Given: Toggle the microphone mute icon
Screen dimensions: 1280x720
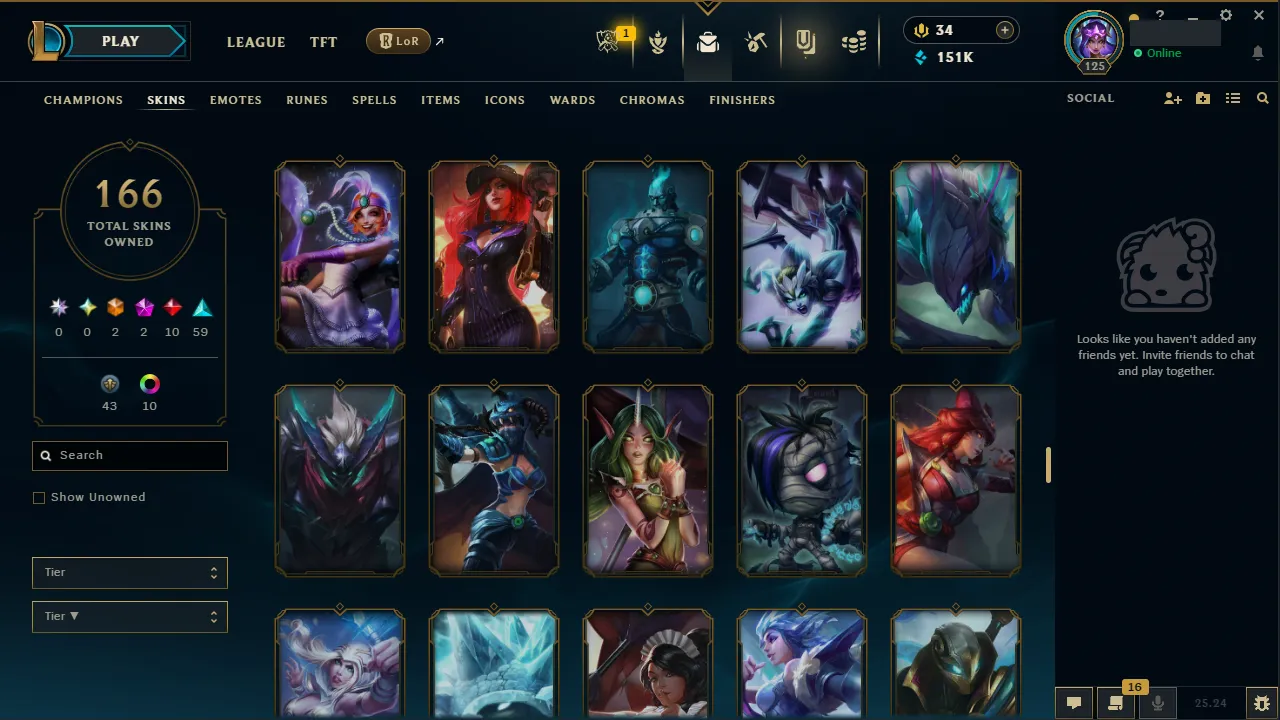Looking at the screenshot, I should [x=1157, y=703].
